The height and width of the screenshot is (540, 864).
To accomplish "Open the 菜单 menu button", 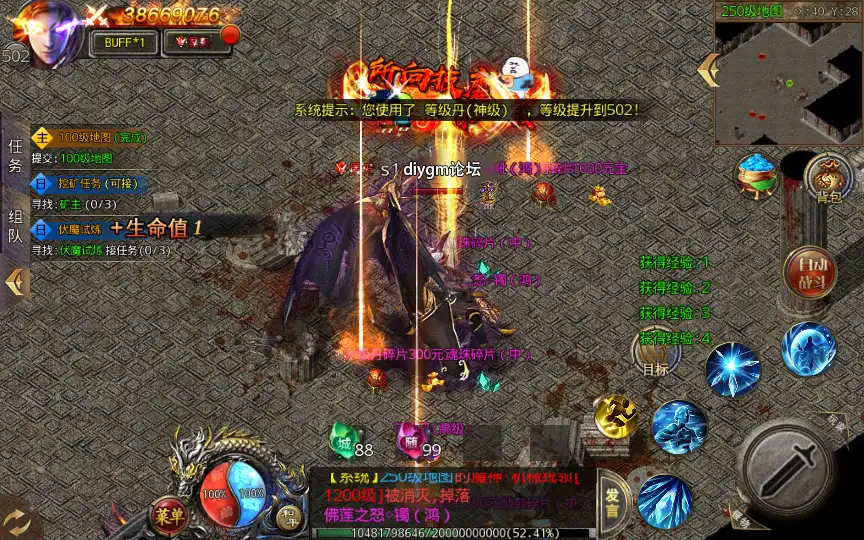I will [x=169, y=515].
